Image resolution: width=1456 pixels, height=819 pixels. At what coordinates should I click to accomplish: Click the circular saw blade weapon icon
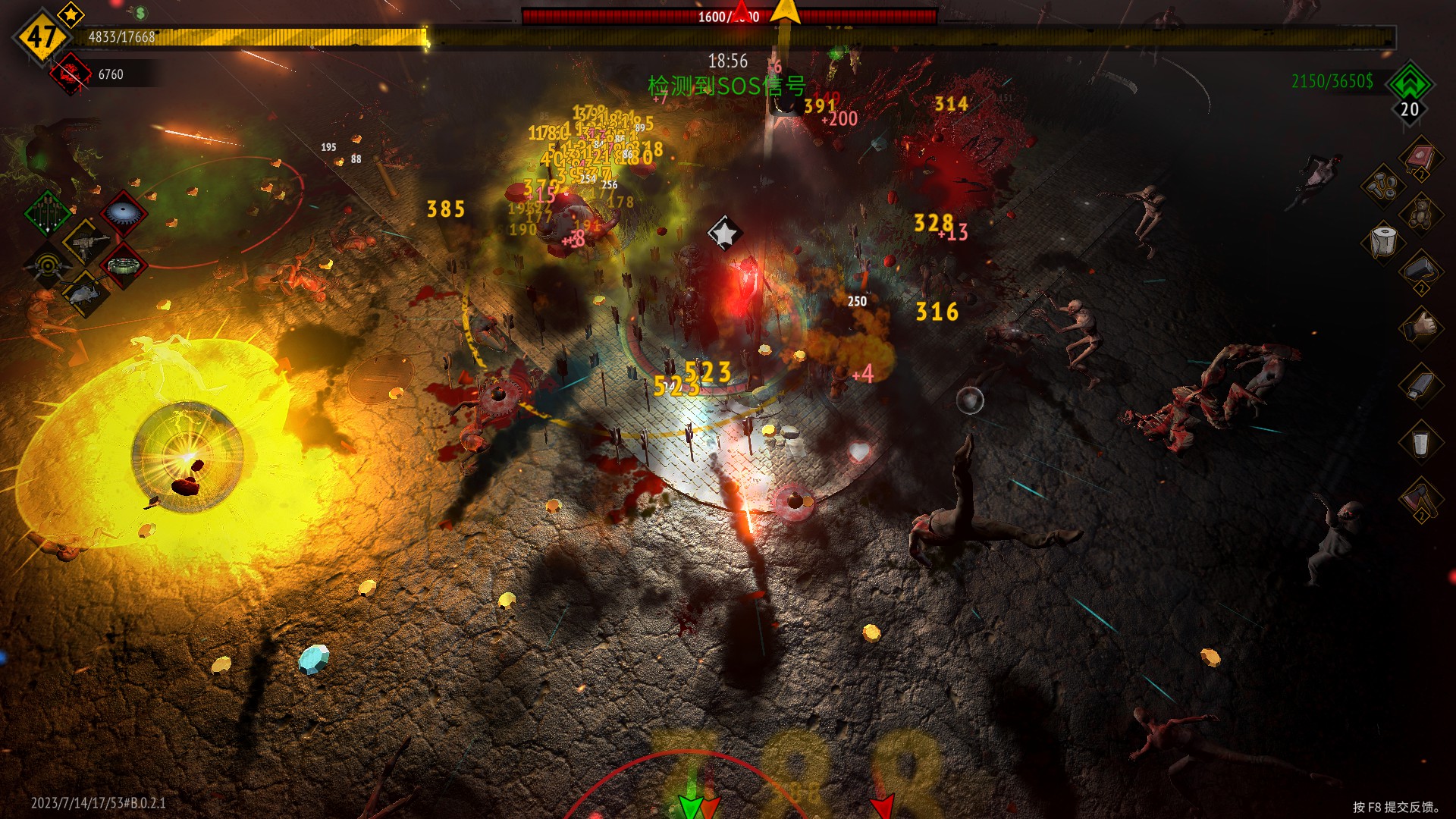(122, 213)
